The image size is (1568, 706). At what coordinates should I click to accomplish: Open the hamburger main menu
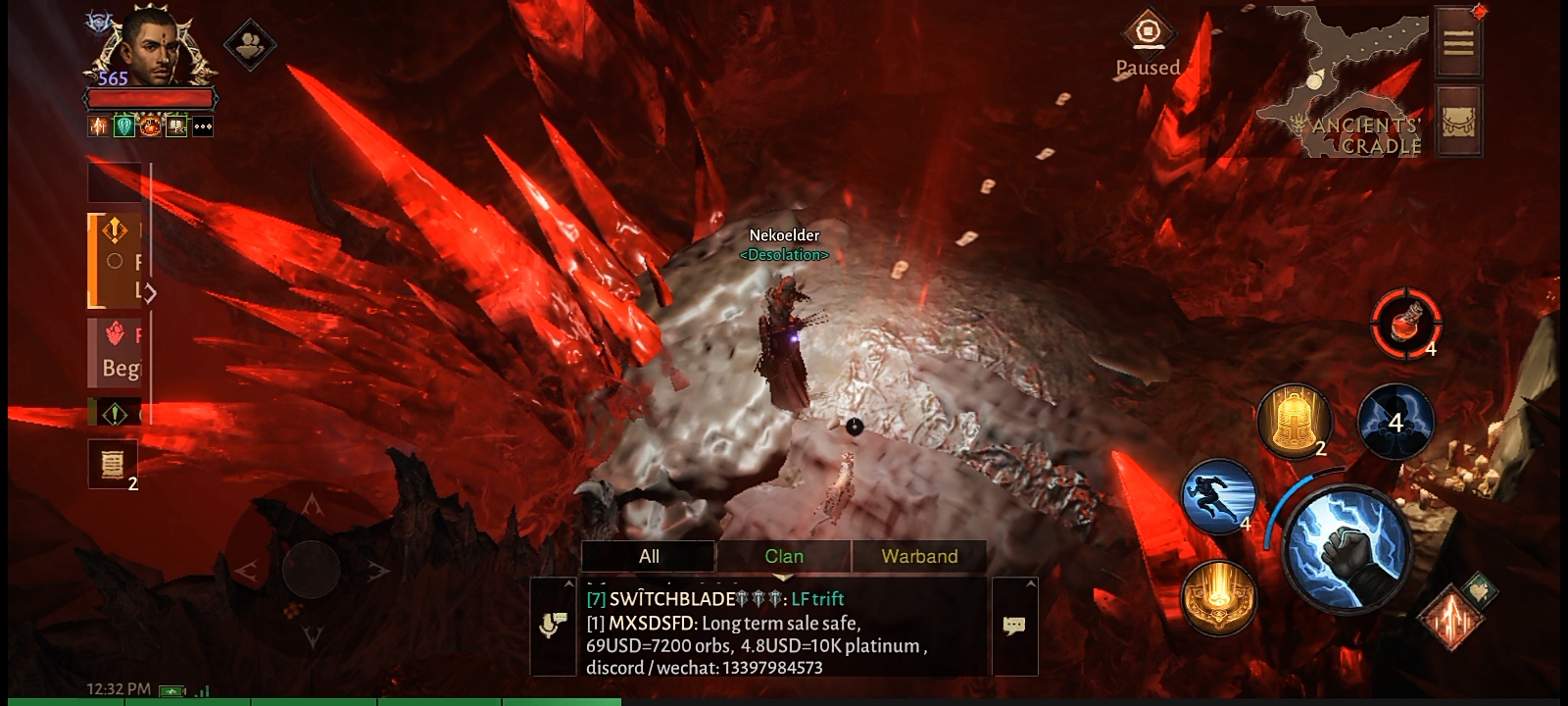1458,43
